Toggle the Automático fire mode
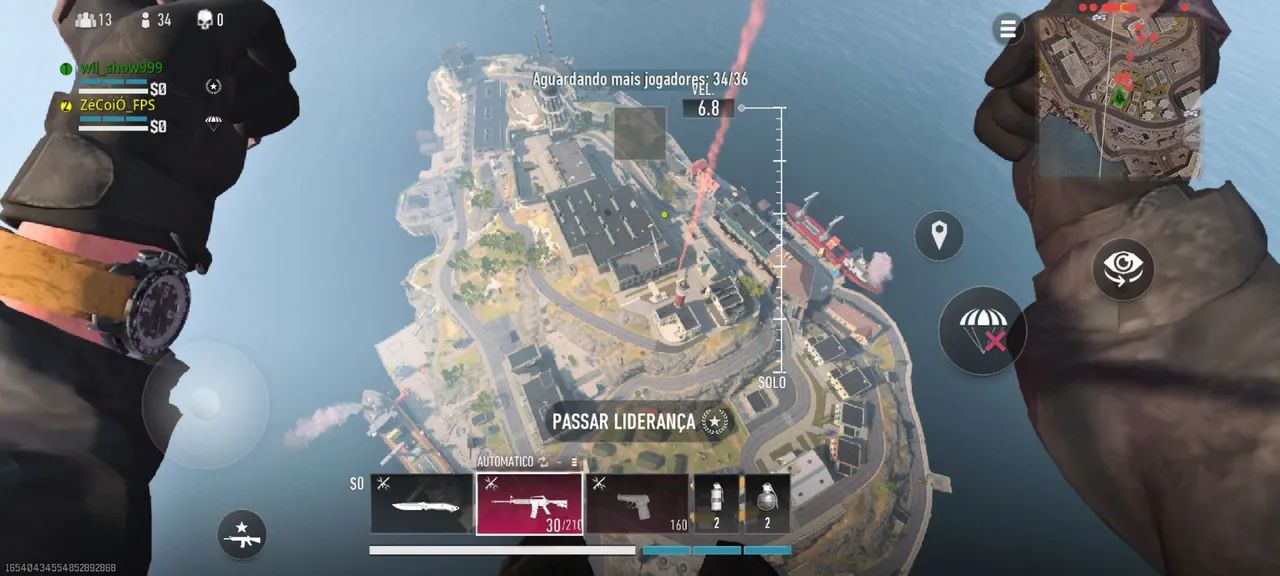1280x576 pixels. pyautogui.click(x=513, y=462)
